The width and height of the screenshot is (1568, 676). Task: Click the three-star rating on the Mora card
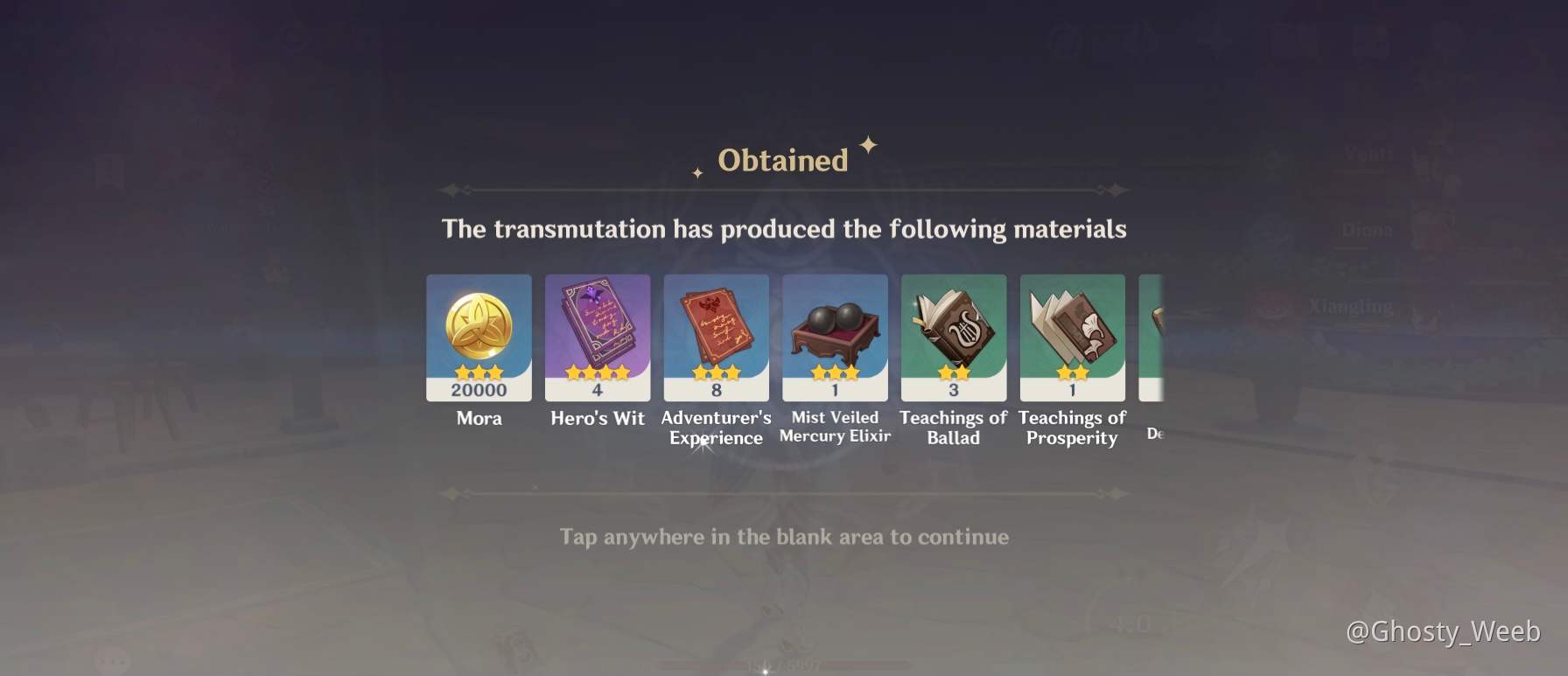479,371
